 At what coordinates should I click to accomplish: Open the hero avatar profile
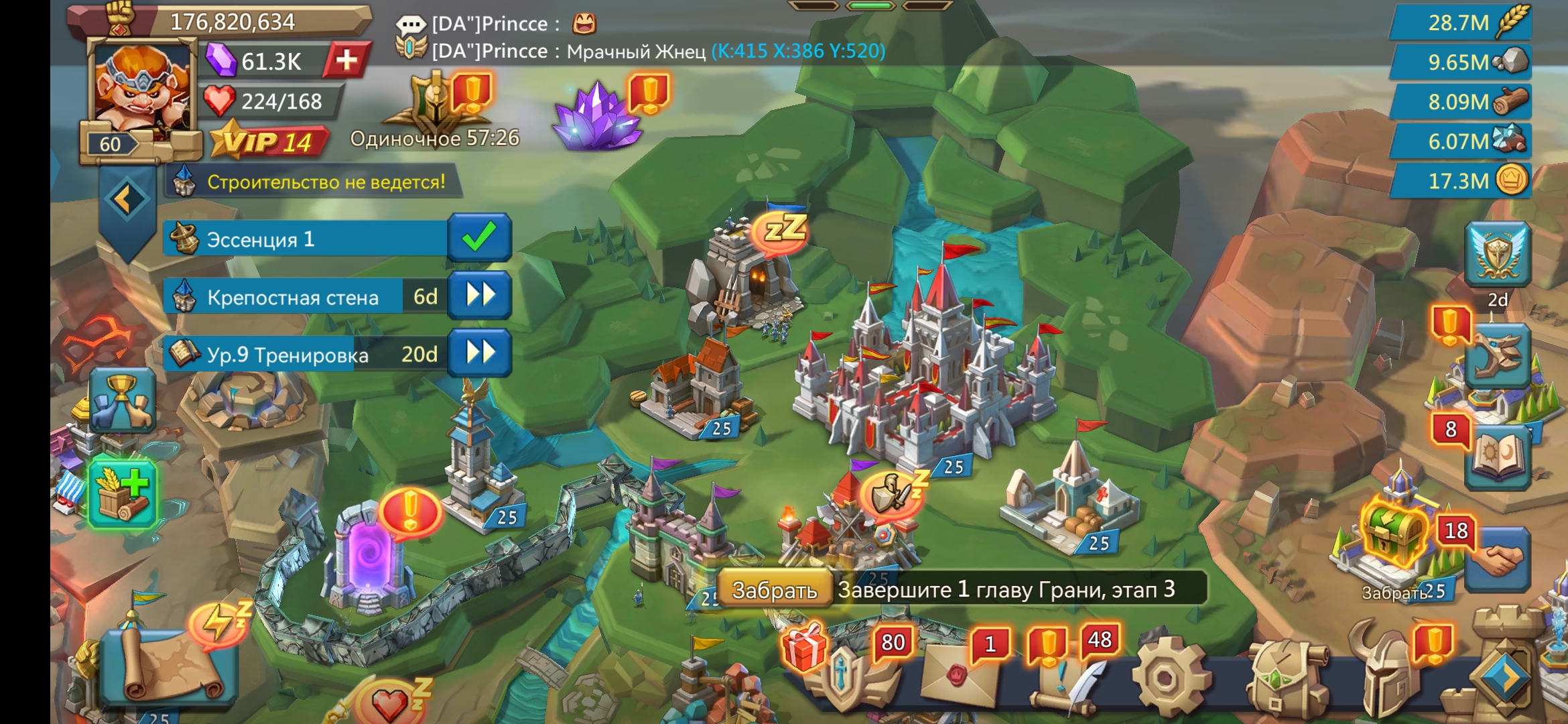click(x=141, y=90)
